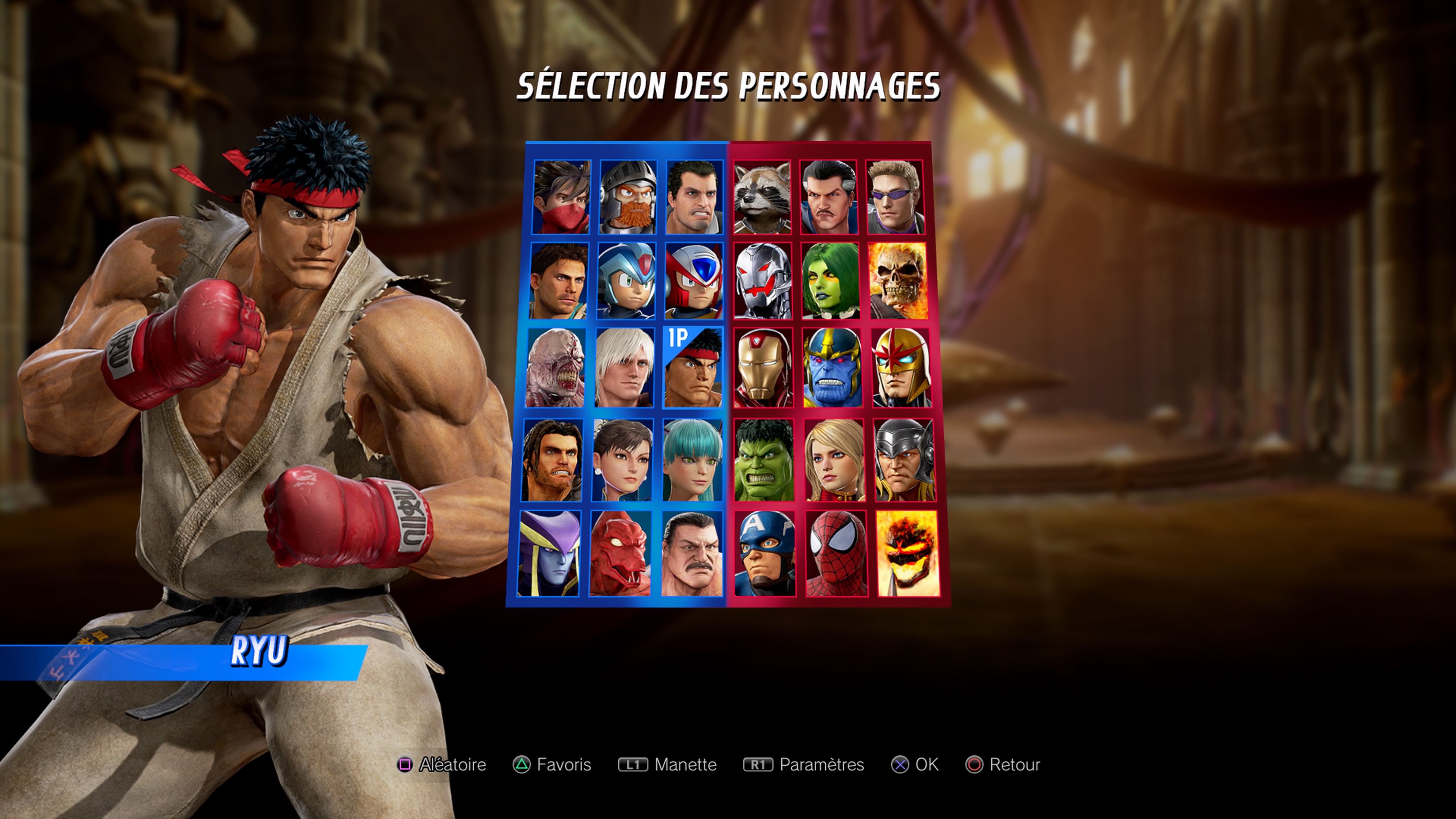This screenshot has height=819, width=1456.
Task: Select the Chun-Li portrait
Action: (624, 461)
